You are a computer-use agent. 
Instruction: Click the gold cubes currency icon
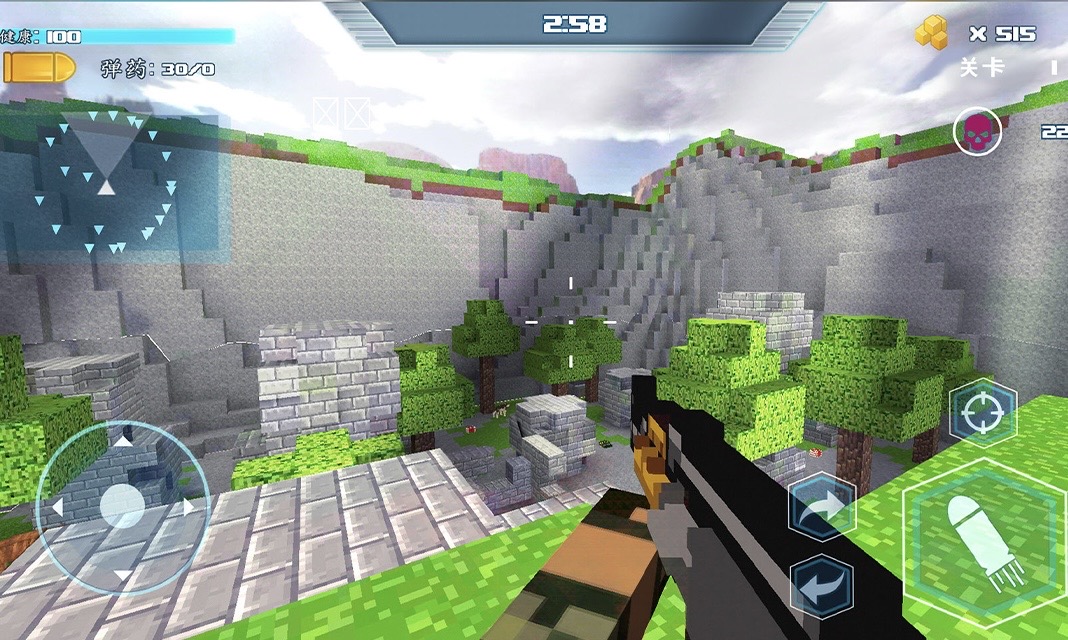932,33
